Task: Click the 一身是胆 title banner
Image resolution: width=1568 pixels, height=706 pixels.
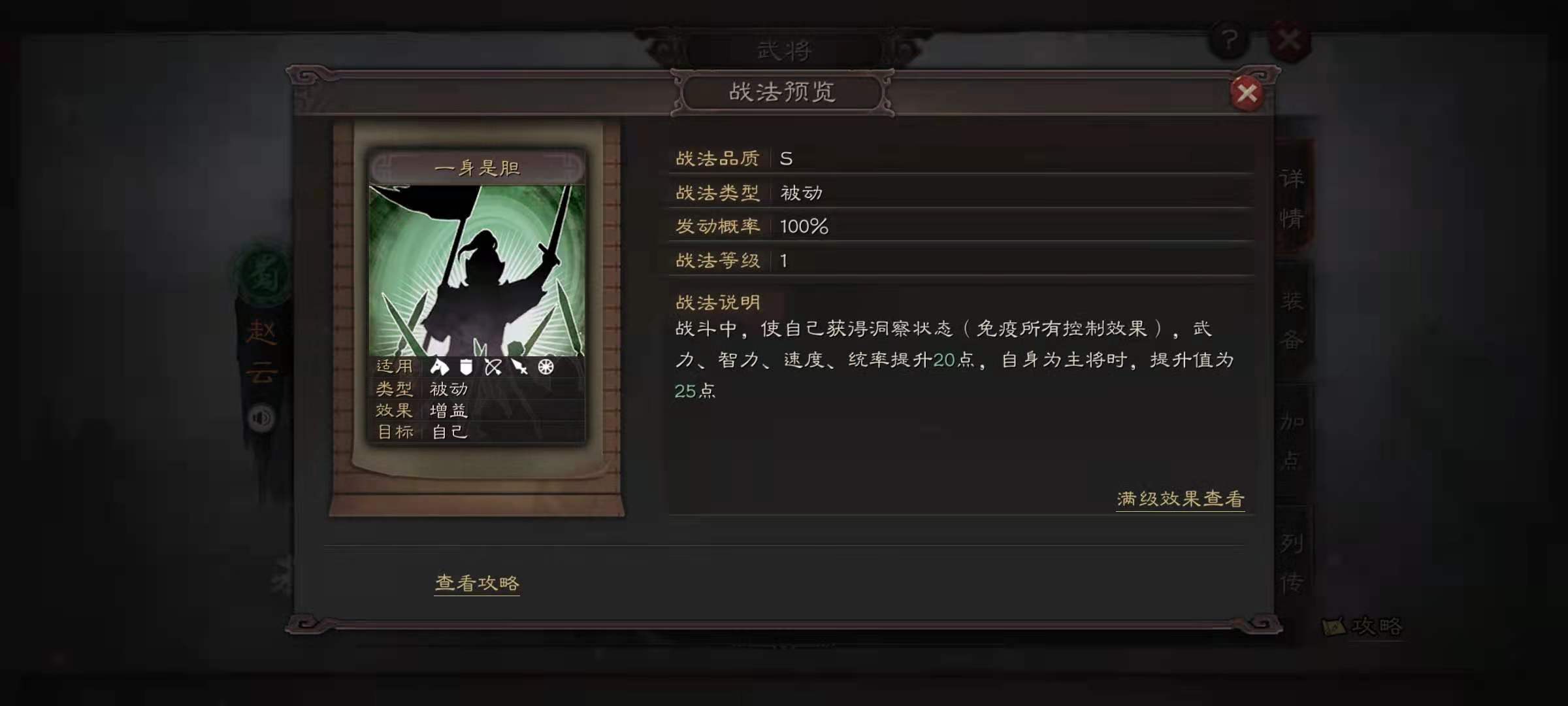Action: coord(478,169)
